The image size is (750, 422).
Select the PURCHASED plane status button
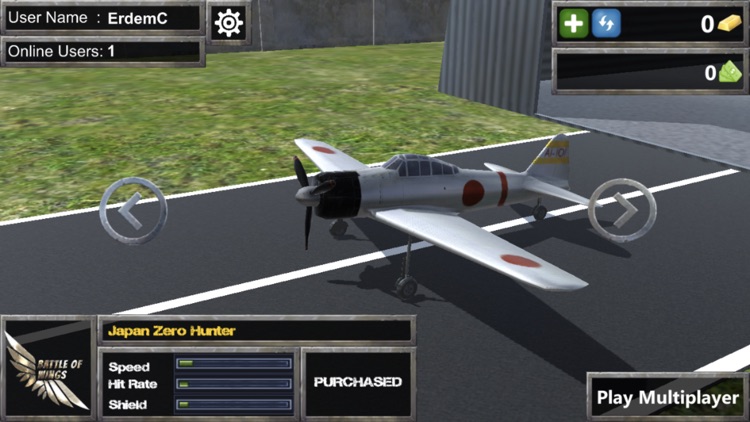[x=357, y=382]
